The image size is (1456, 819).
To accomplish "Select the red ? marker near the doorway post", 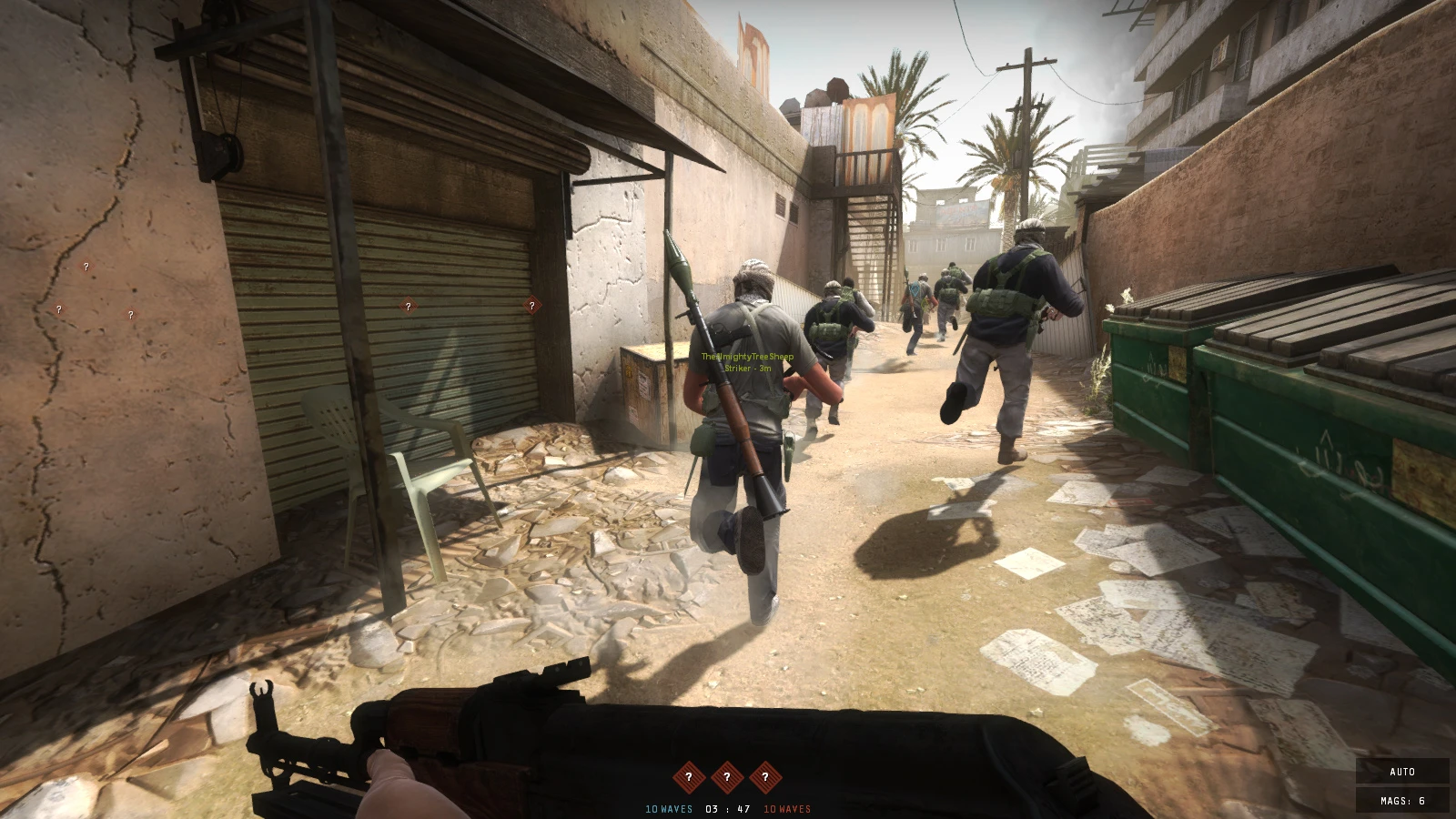I will 531,306.
